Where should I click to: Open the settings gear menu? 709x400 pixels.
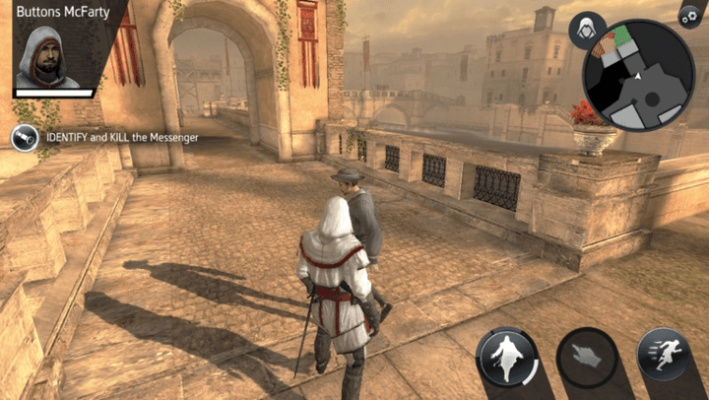coord(688,16)
